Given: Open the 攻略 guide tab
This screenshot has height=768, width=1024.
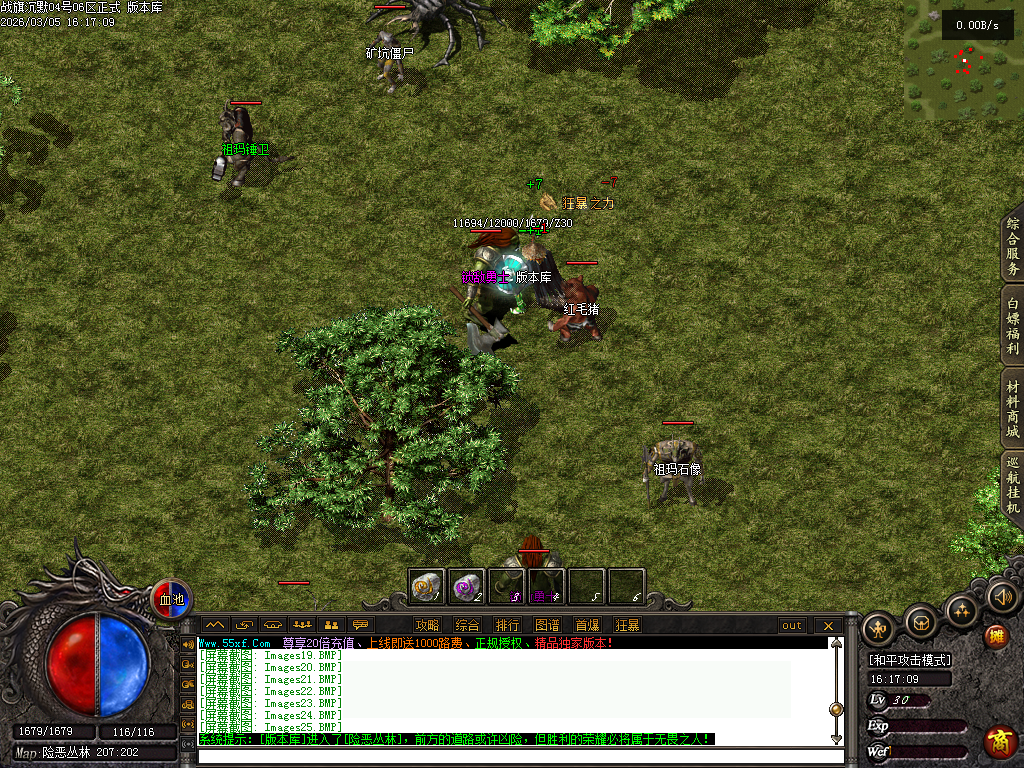Looking at the screenshot, I should [x=427, y=626].
